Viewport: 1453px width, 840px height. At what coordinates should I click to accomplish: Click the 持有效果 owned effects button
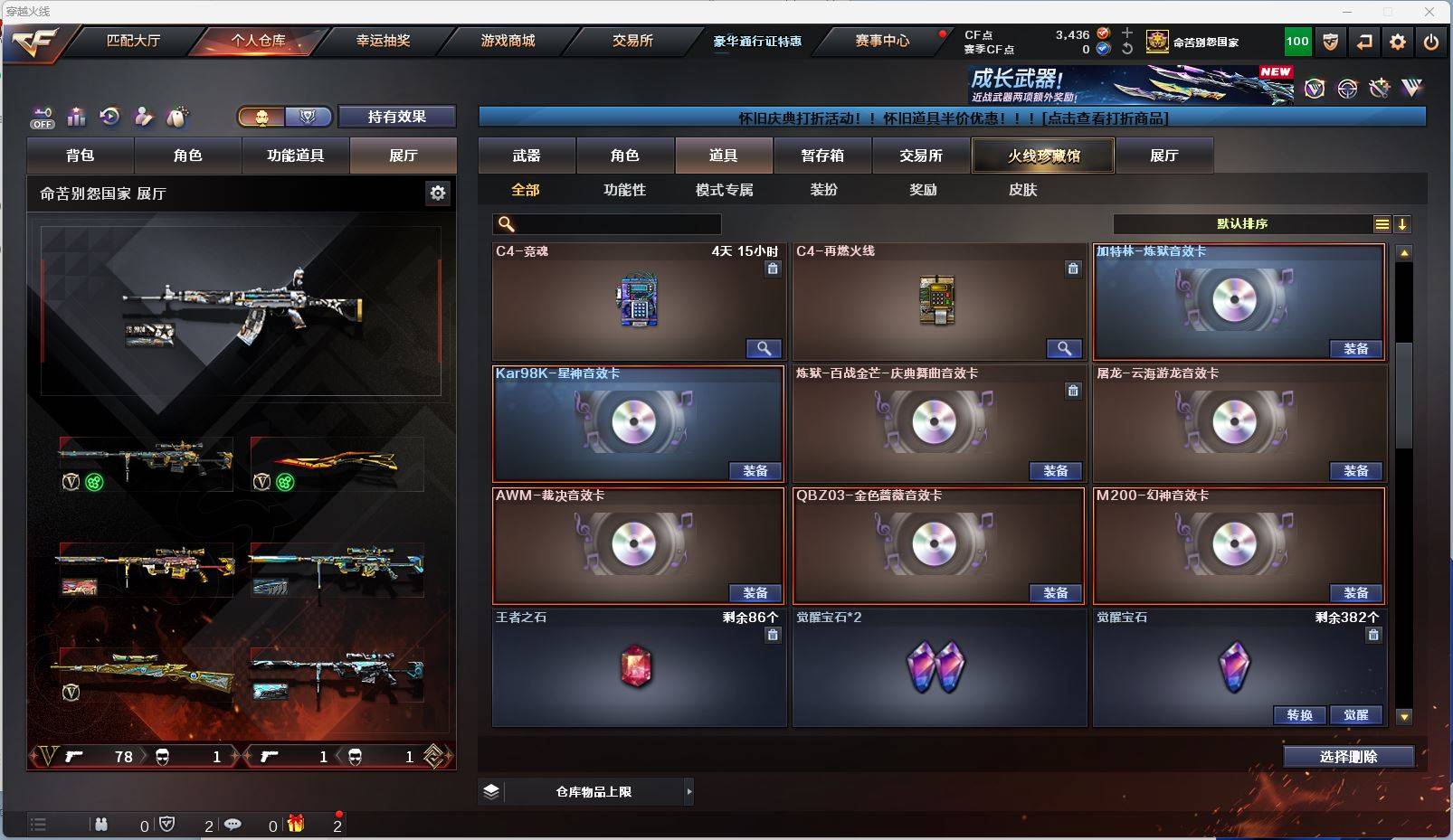pos(396,117)
